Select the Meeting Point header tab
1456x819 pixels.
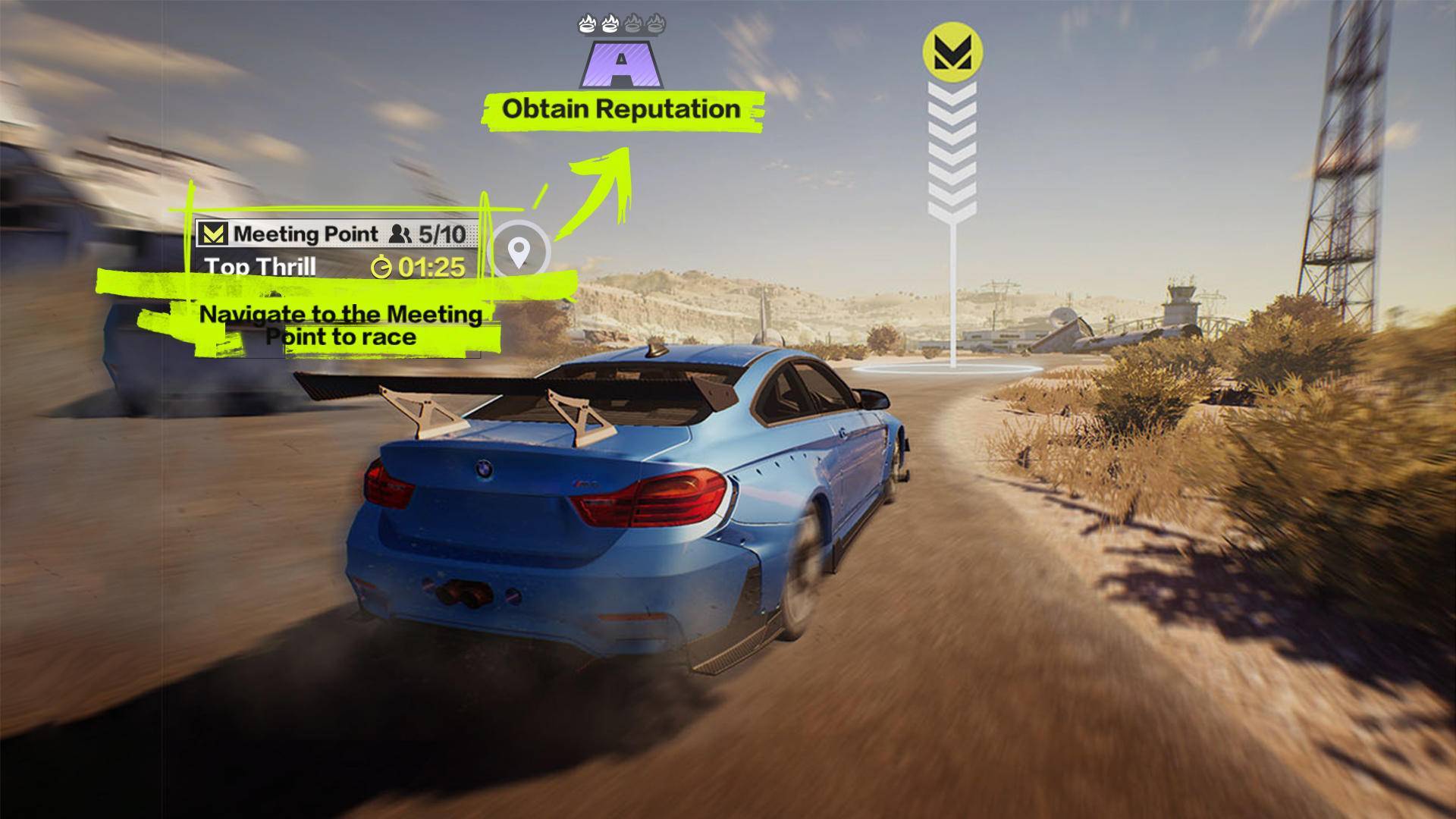[306, 234]
